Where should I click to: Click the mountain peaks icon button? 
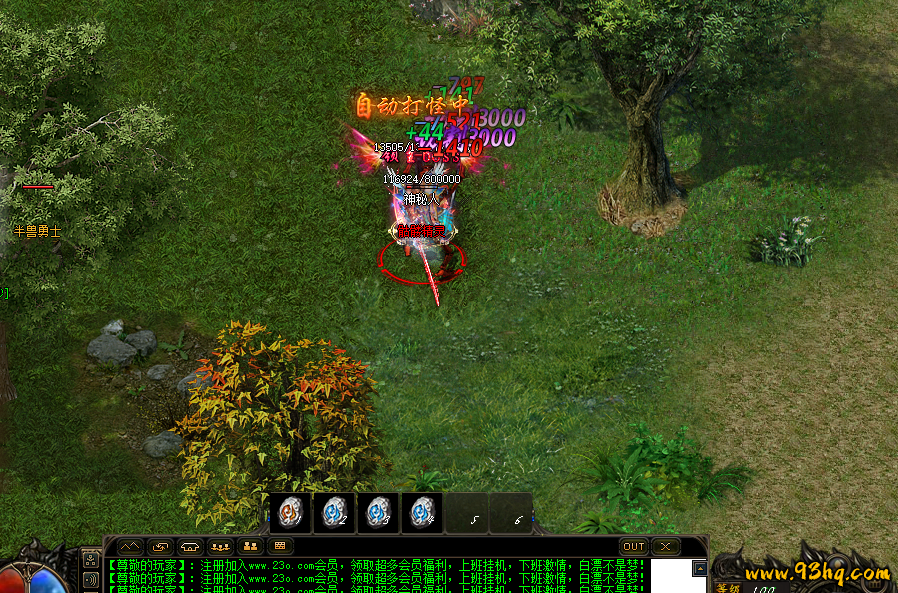pos(130,547)
